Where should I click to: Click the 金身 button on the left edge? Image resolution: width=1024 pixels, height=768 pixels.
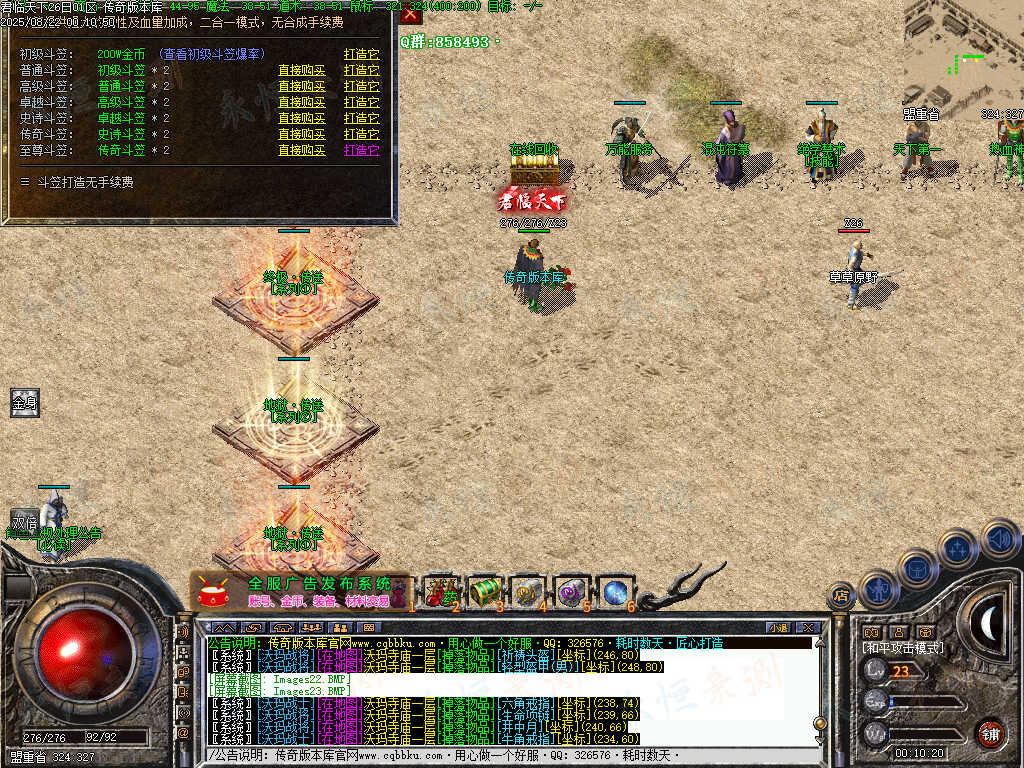25,403
